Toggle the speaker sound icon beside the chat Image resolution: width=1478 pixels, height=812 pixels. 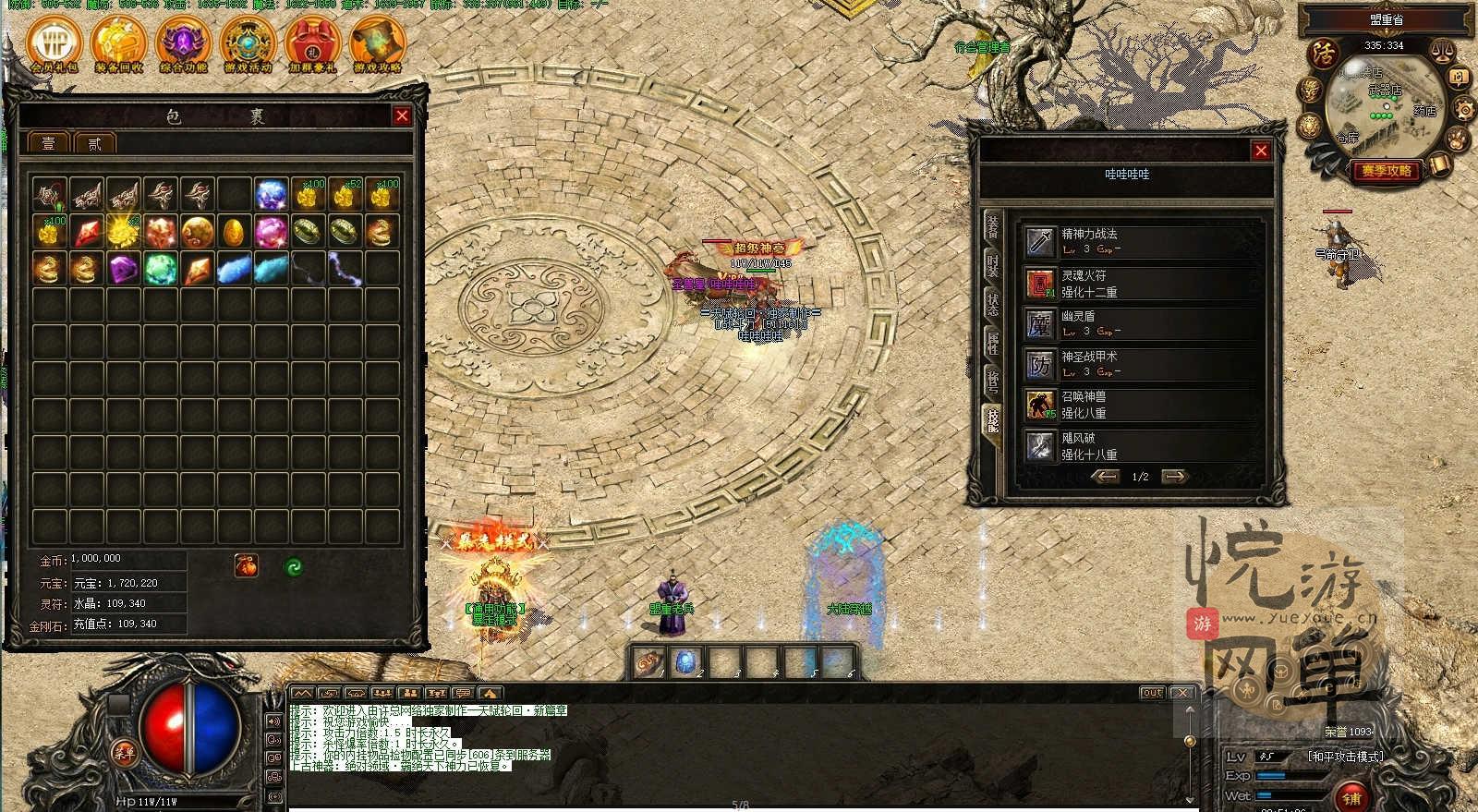point(274,721)
